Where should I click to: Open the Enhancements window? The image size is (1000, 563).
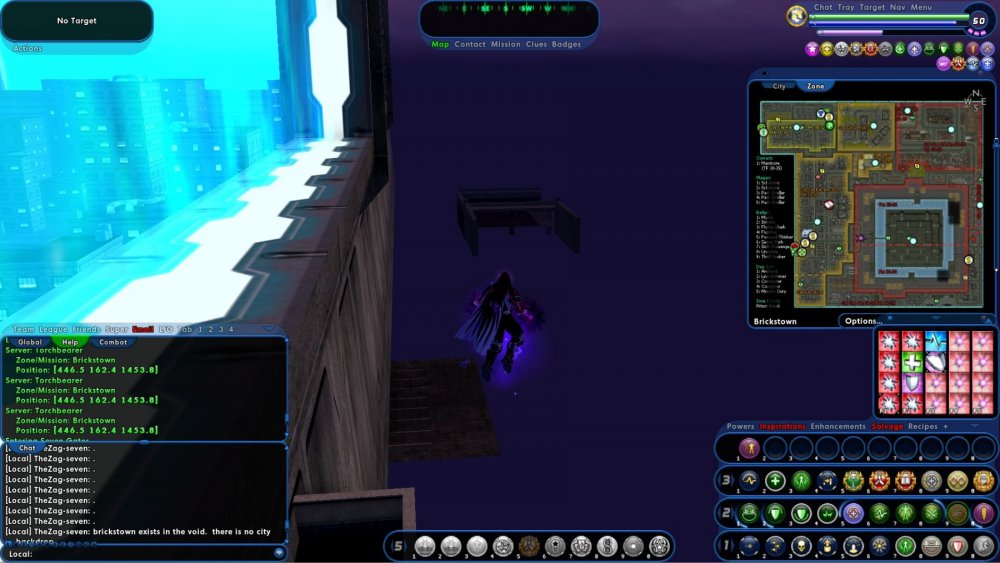pos(838,427)
